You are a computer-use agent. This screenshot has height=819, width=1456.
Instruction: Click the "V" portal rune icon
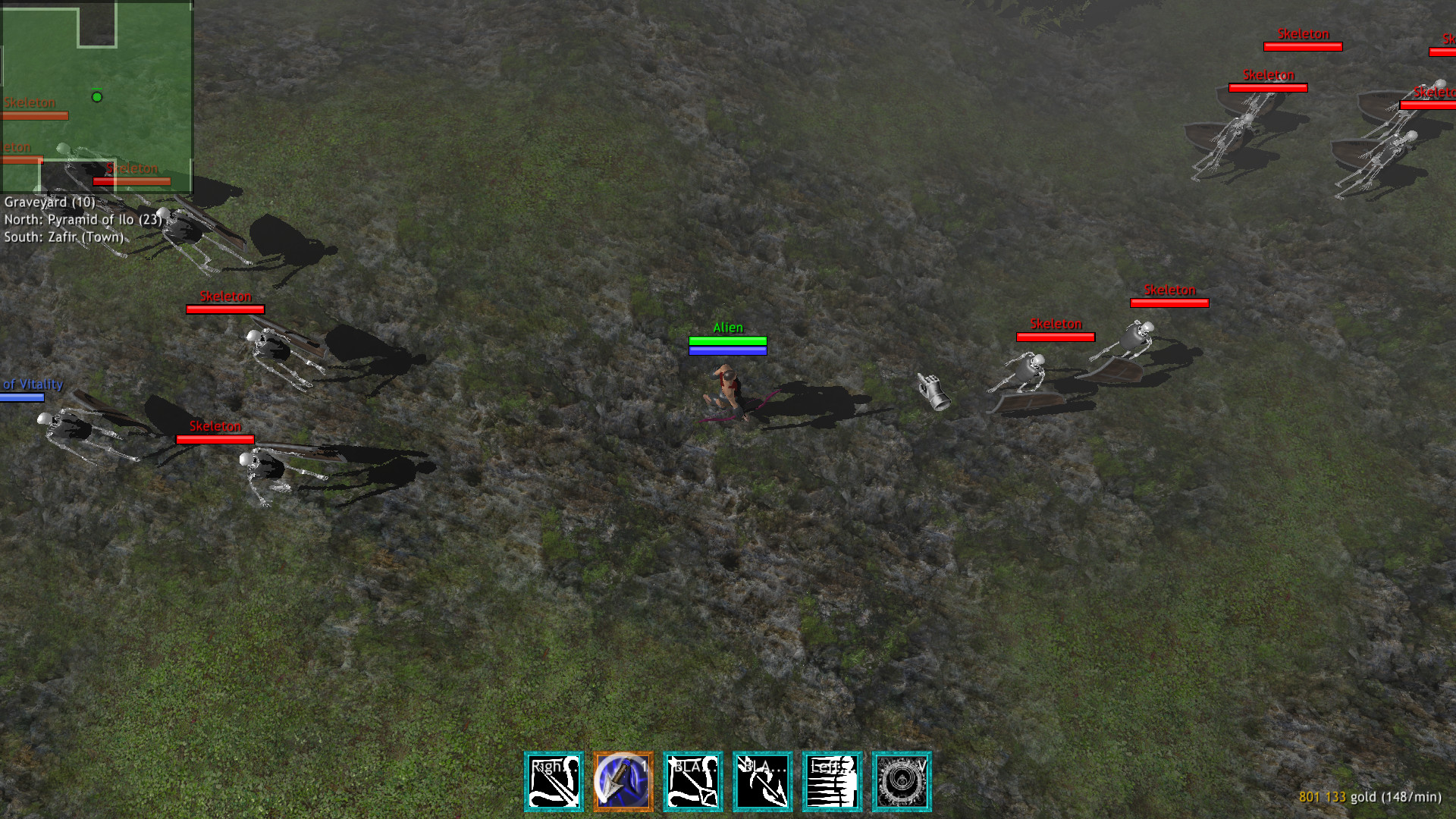(901, 781)
